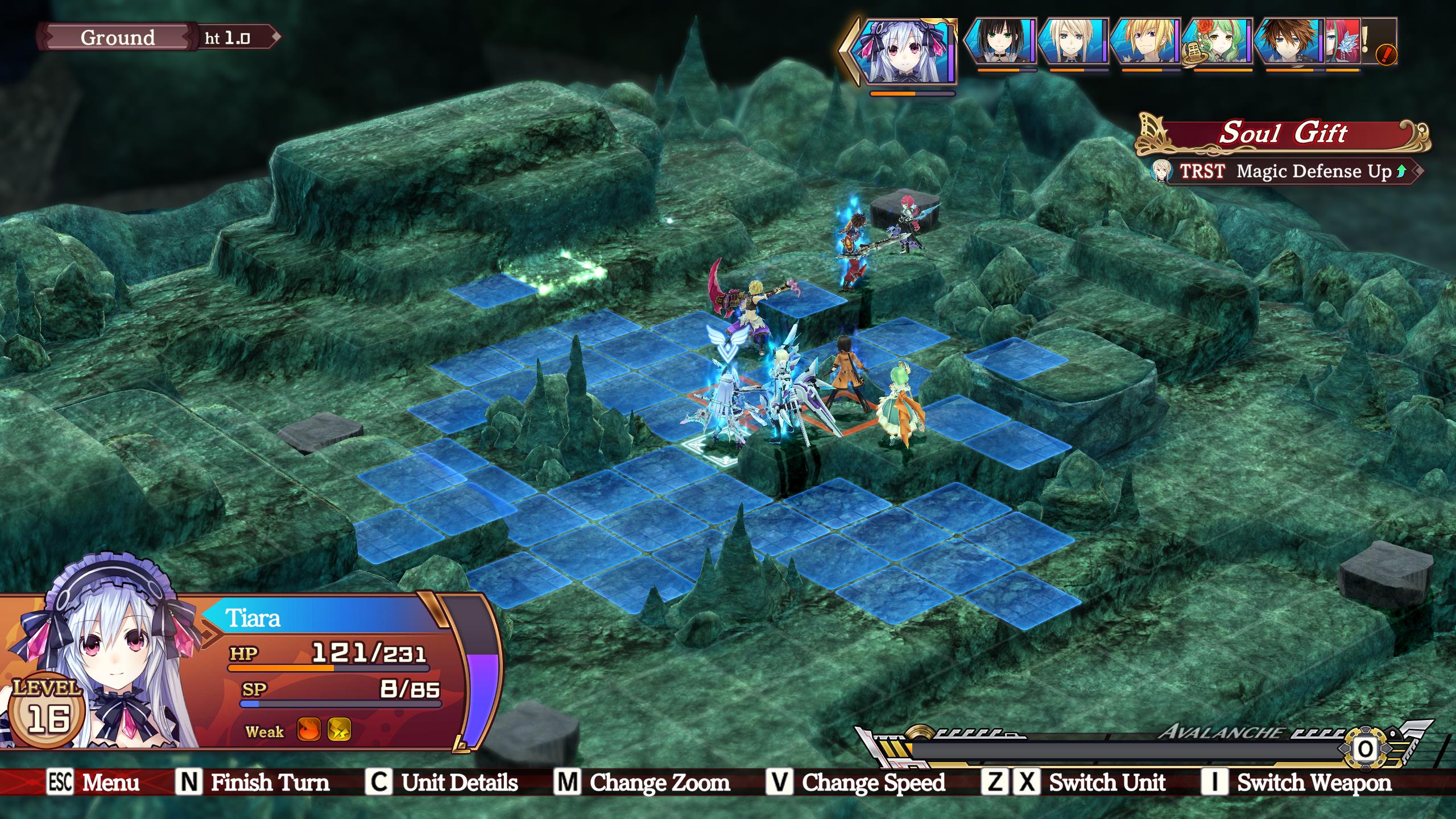Click the fire weakness icon

coord(309,730)
